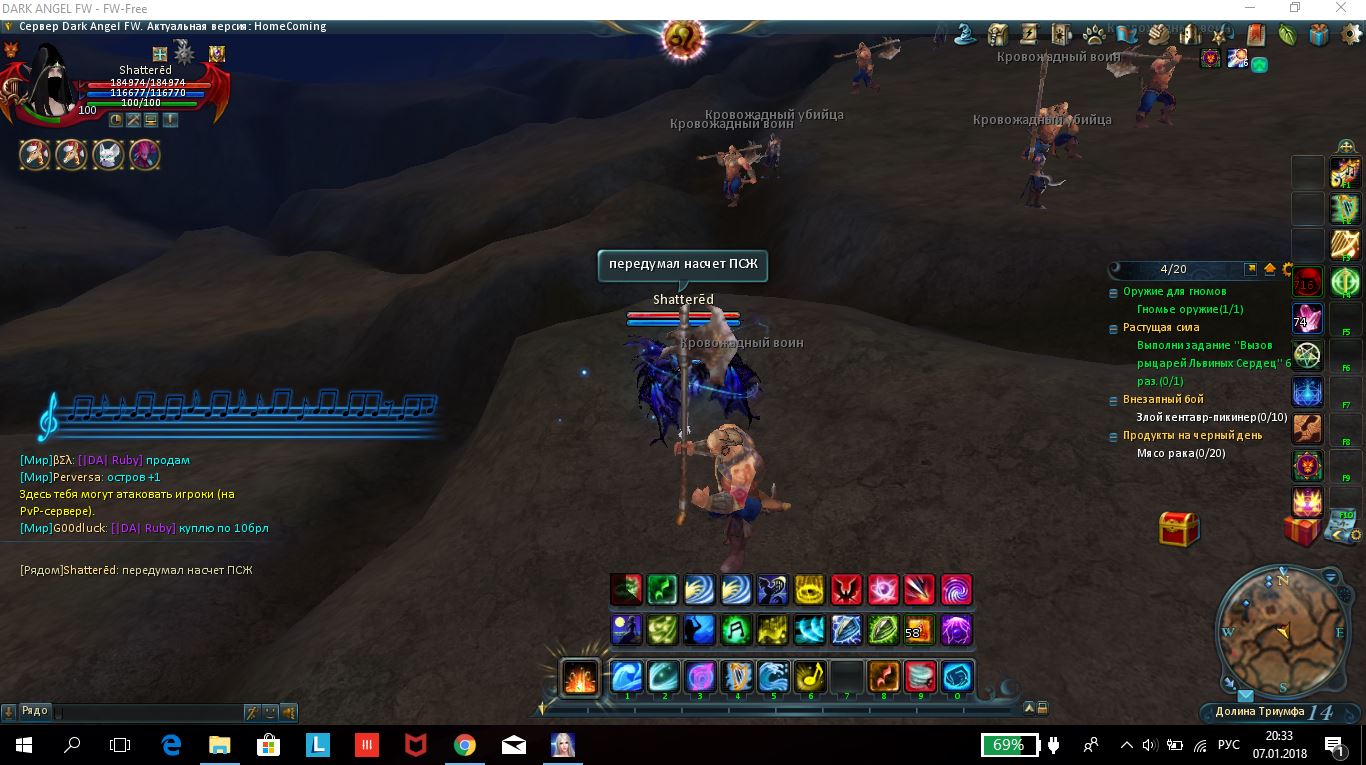1366x765 pixels.
Task: Cast the tornado skill in slot 9
Action: pyautogui.click(x=920, y=677)
